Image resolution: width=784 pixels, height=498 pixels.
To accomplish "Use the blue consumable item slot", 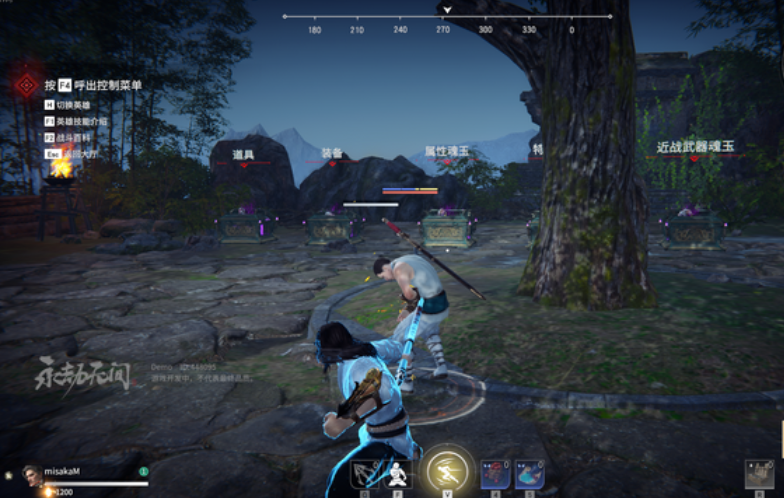I will (x=529, y=474).
